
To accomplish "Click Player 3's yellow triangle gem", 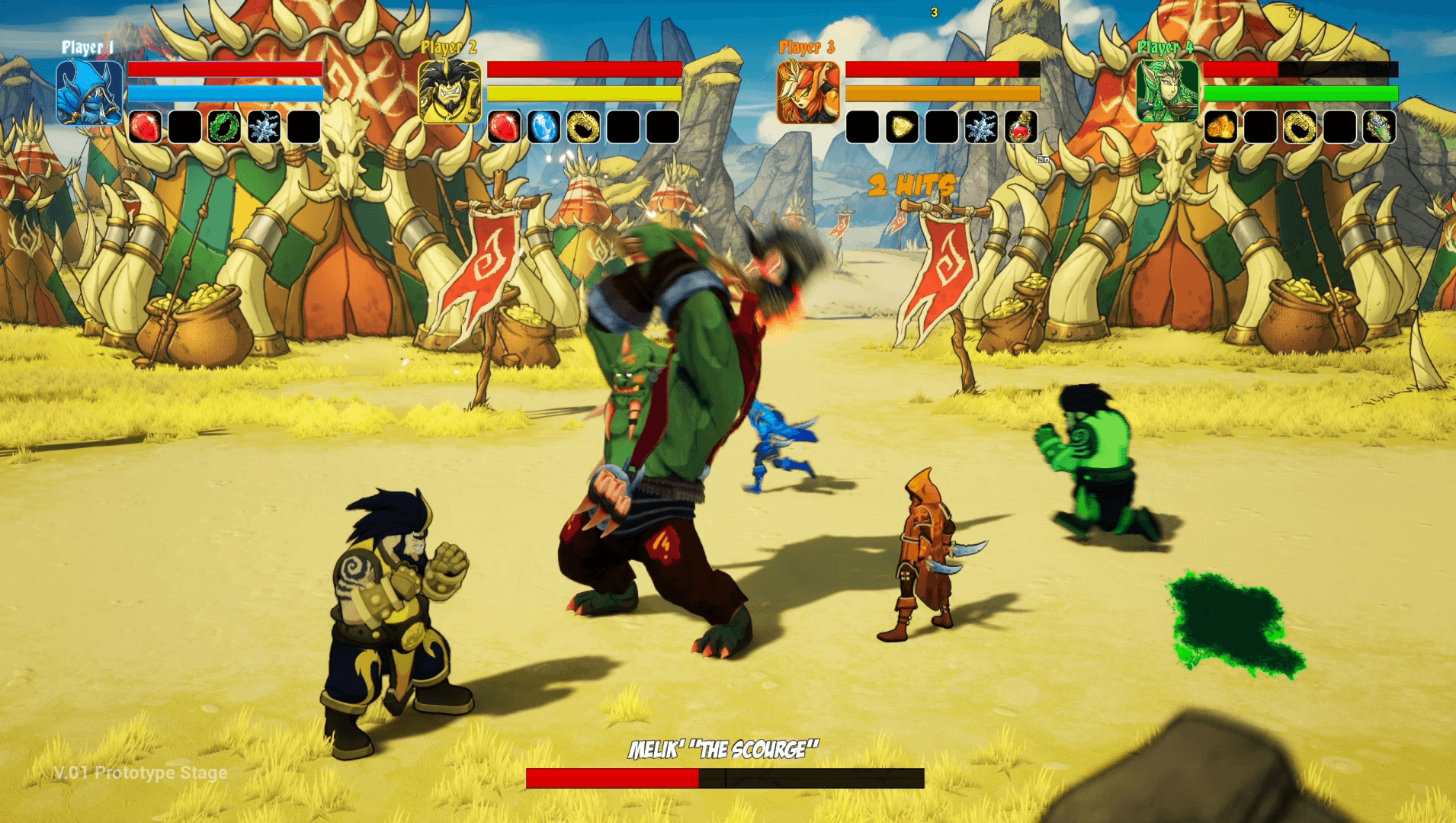I will click(x=902, y=127).
